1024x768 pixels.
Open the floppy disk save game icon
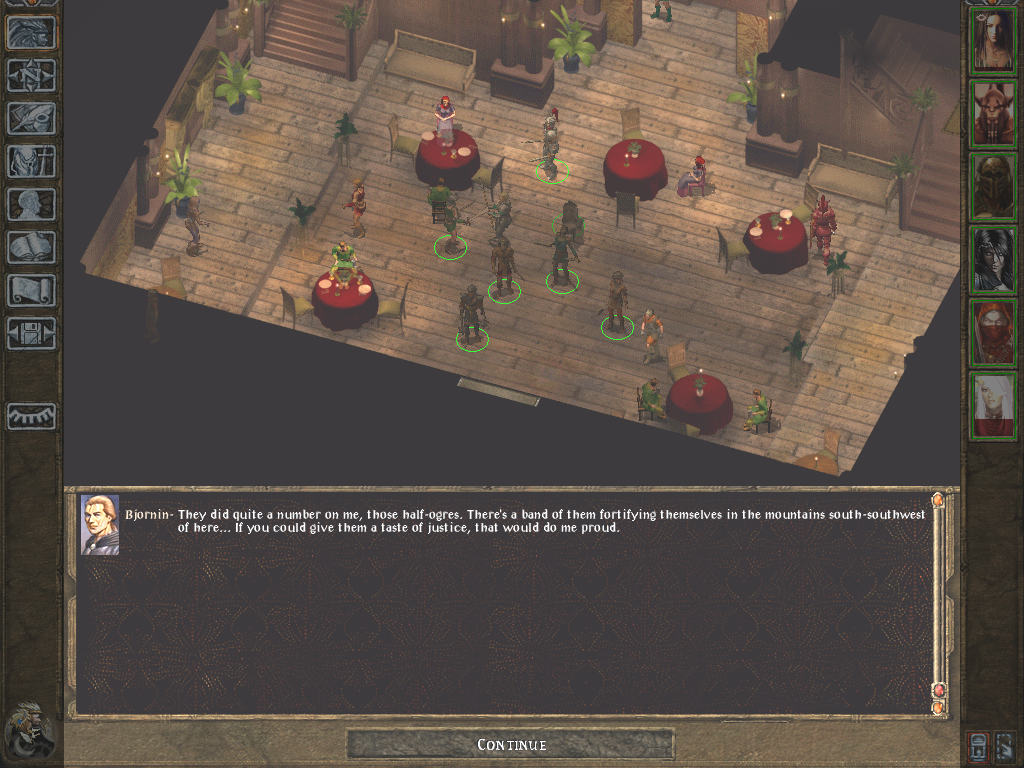[x=31, y=333]
